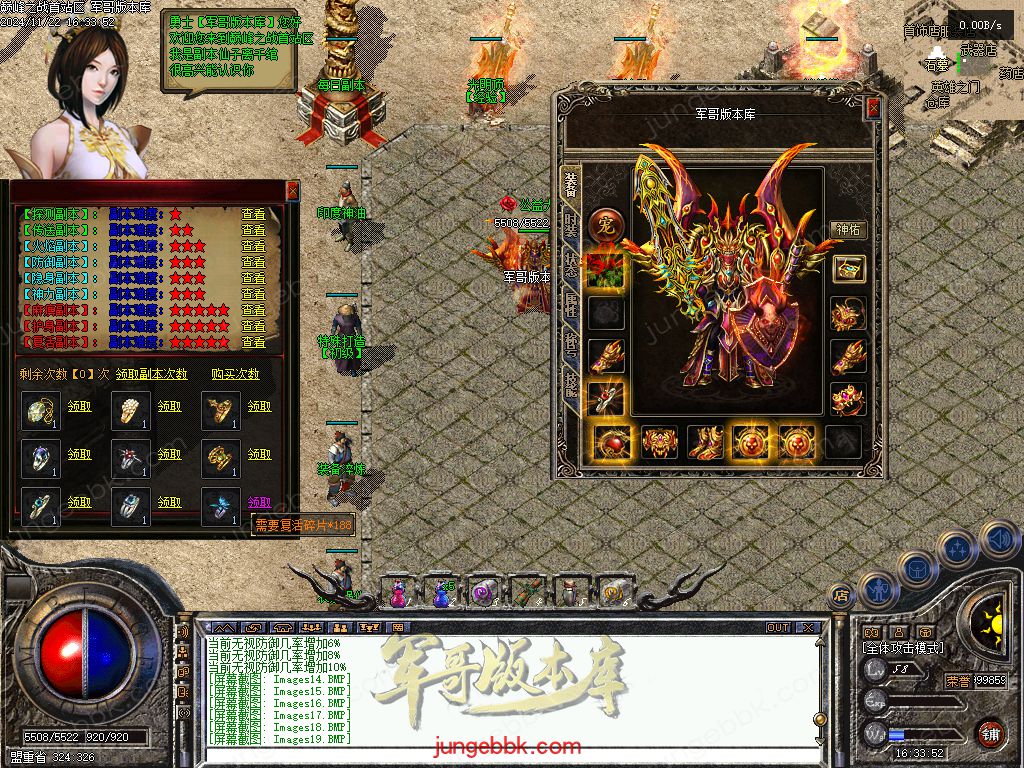Open the 购买次数 purchase link
The height and width of the screenshot is (768, 1024).
(235, 374)
